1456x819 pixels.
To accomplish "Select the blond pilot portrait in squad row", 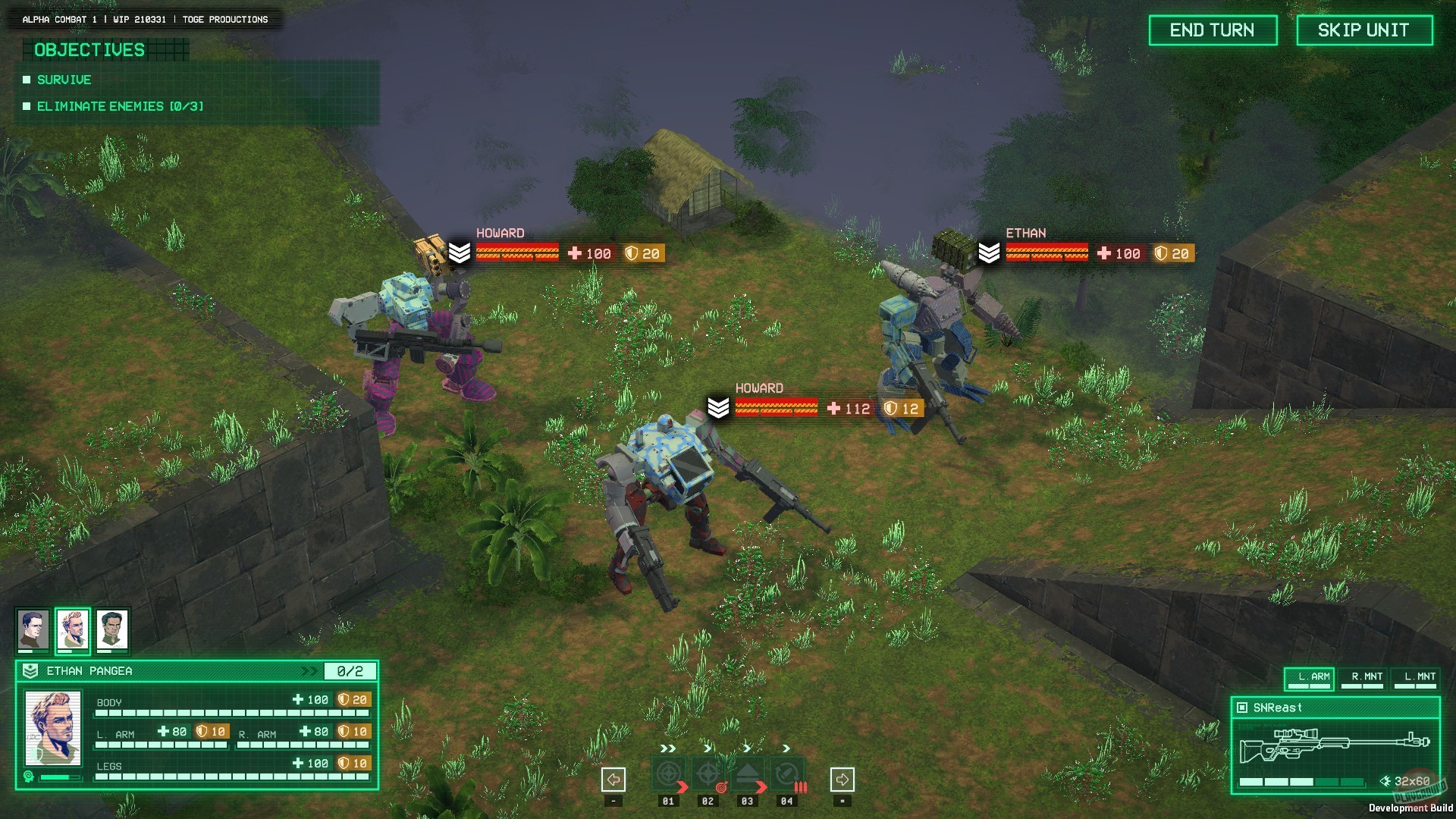I will coord(73,629).
